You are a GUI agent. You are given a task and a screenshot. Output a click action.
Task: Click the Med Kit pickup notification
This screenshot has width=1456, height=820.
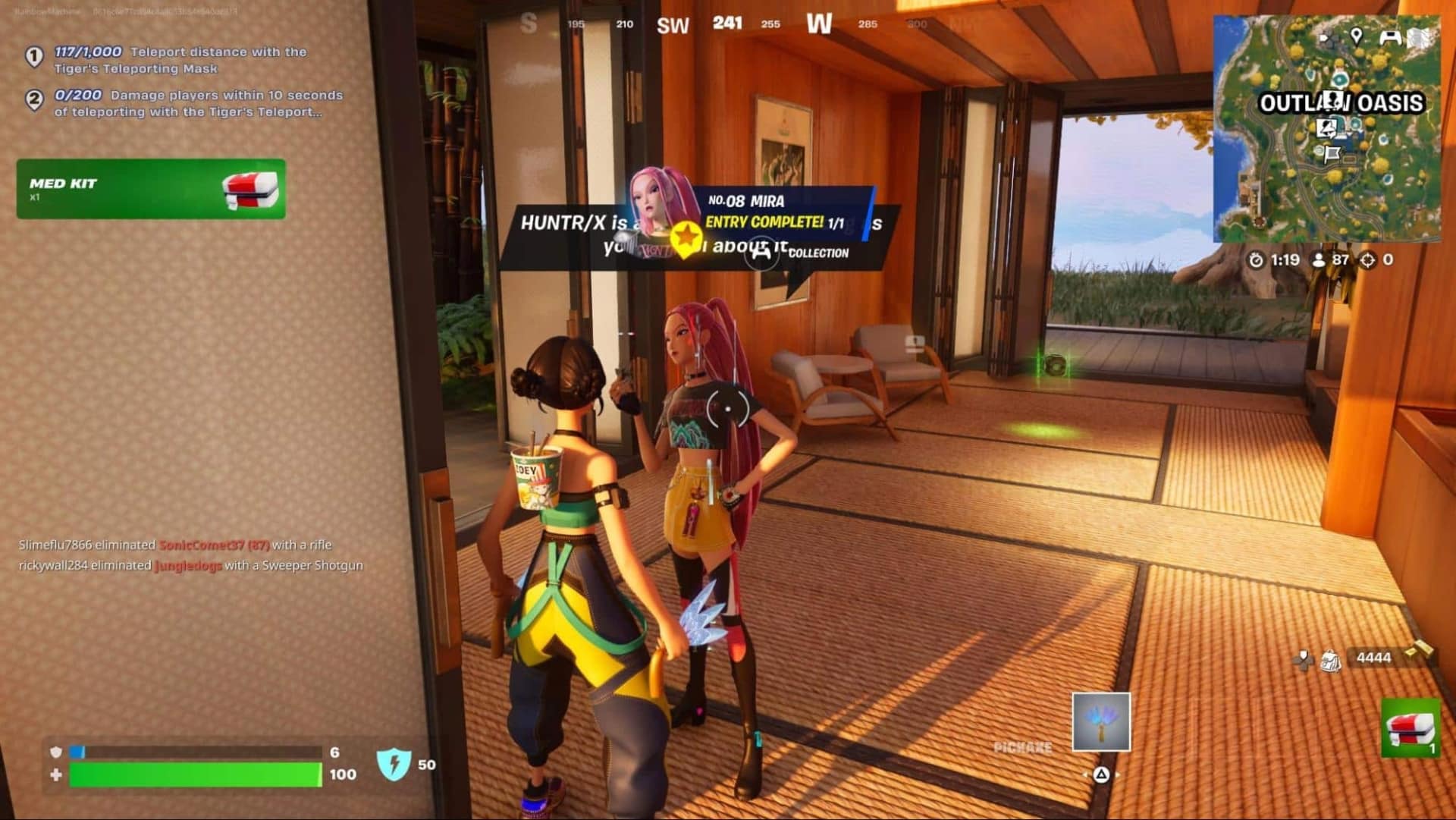pos(151,189)
